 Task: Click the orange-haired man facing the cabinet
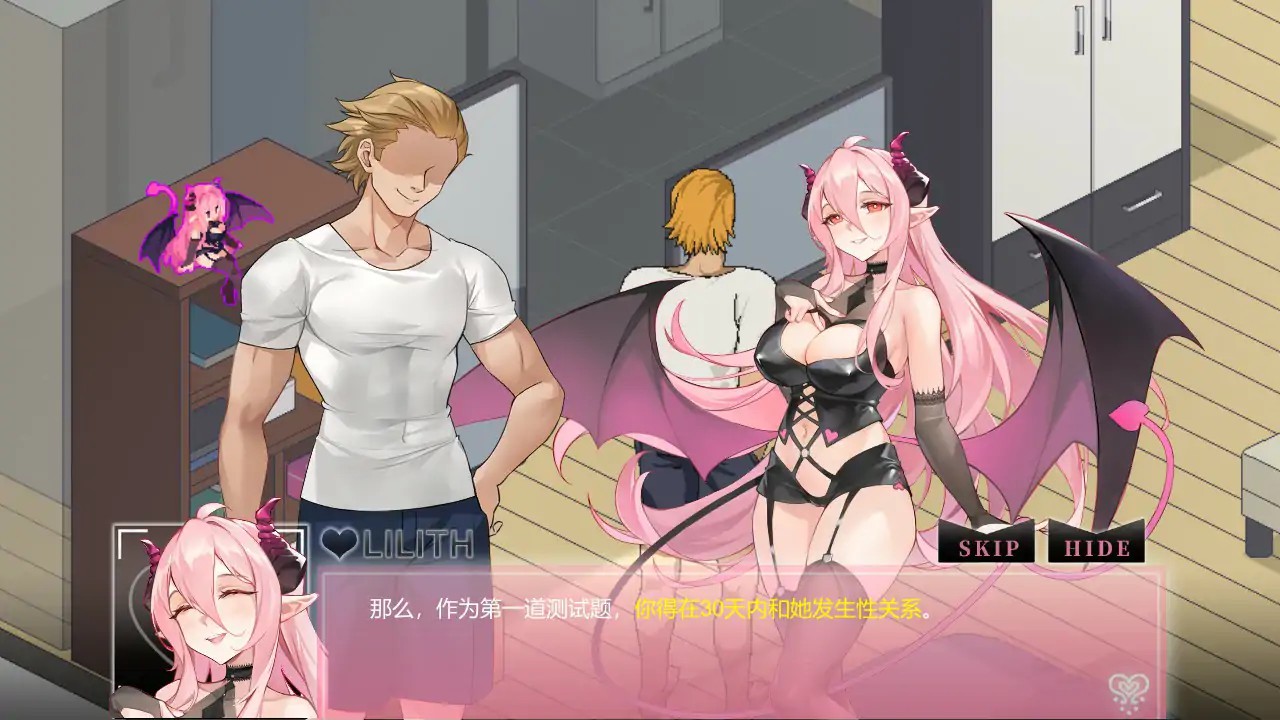click(700, 300)
